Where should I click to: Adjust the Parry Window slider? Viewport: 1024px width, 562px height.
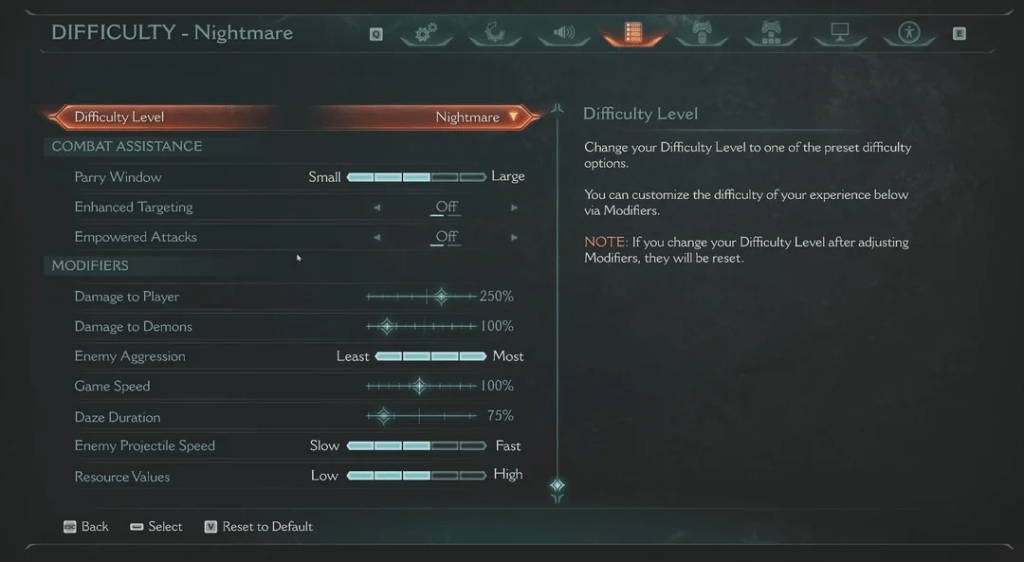coord(416,177)
